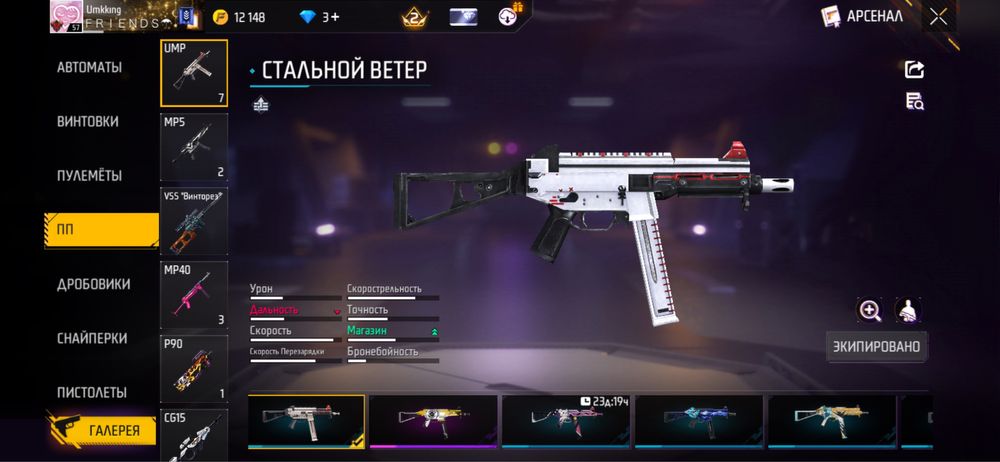
Task: Close the Арсенал screen
Action: (938, 16)
